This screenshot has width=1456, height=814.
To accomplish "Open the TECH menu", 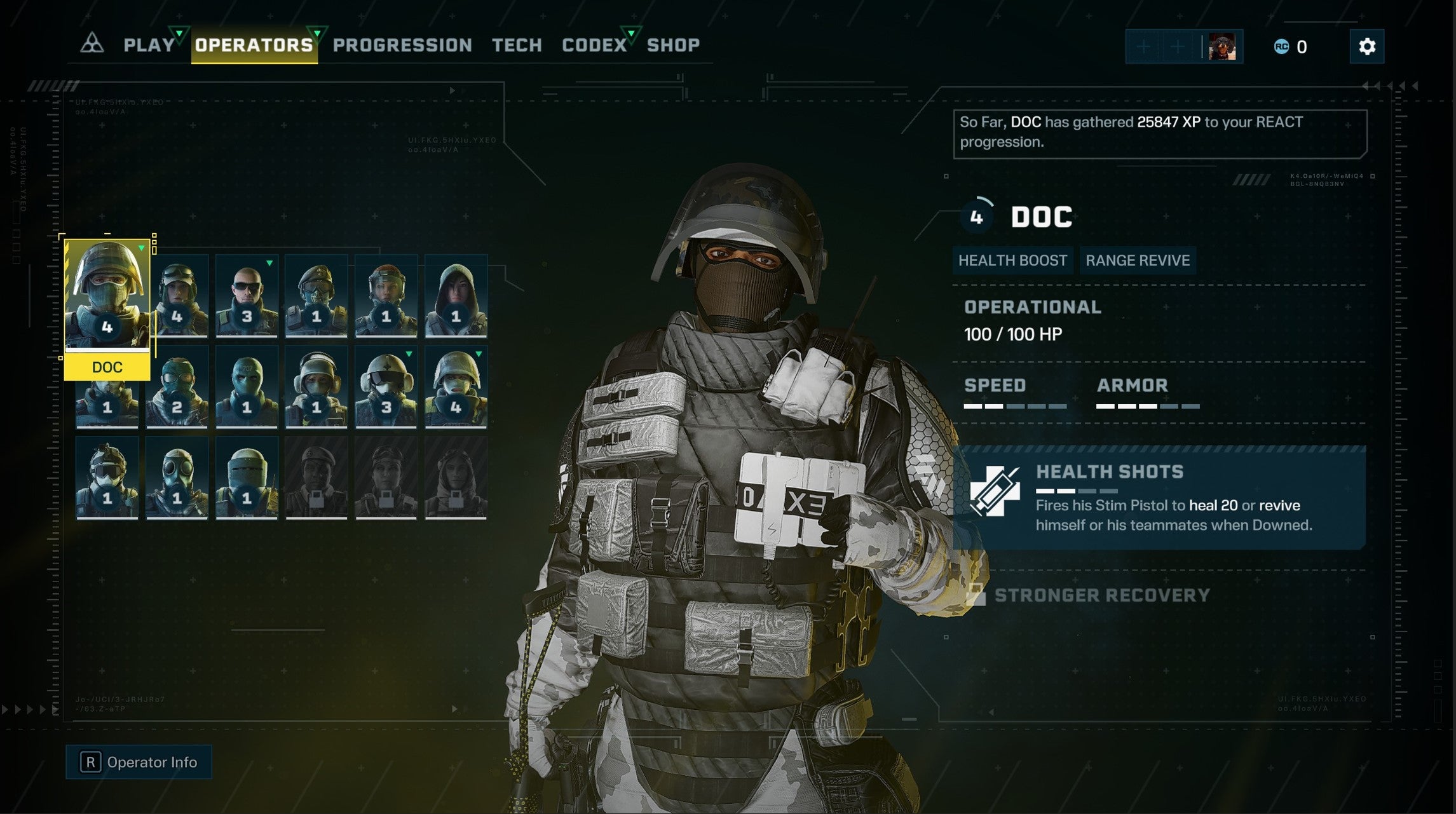I will pyautogui.click(x=517, y=44).
